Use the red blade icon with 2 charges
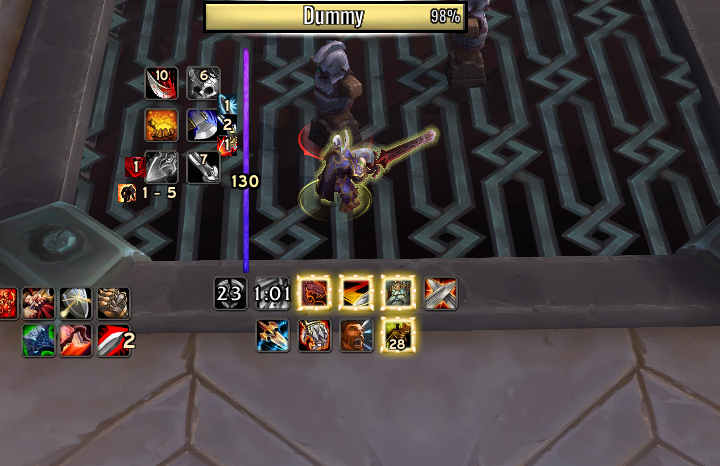This screenshot has height=466, width=720. tap(112, 340)
